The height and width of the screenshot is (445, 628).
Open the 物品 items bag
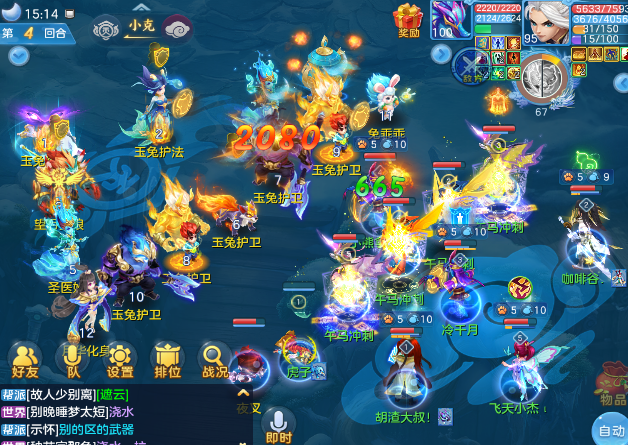[613, 391]
